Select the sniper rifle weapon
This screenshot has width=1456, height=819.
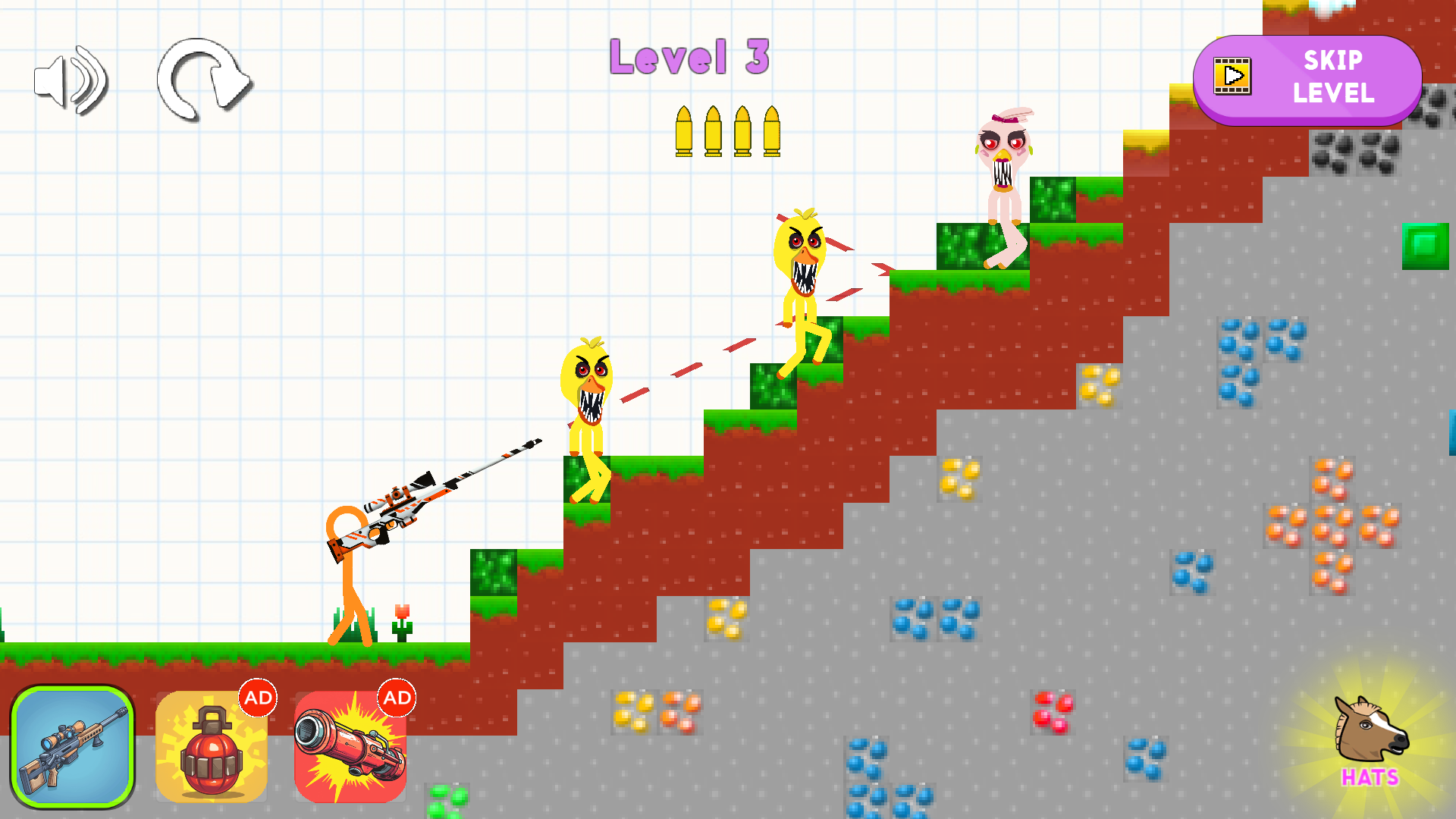73,747
